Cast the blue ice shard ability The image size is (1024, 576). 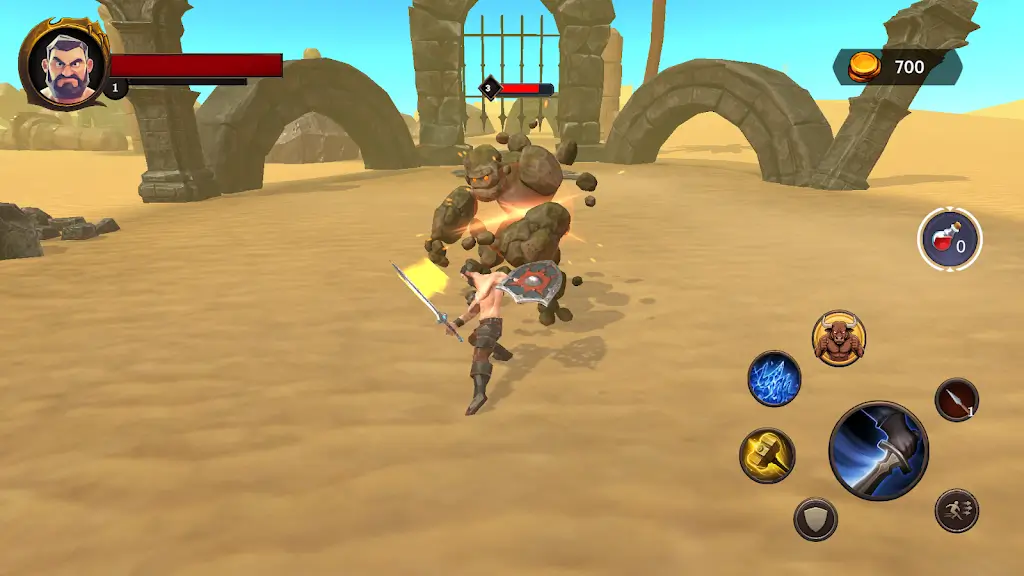point(774,379)
